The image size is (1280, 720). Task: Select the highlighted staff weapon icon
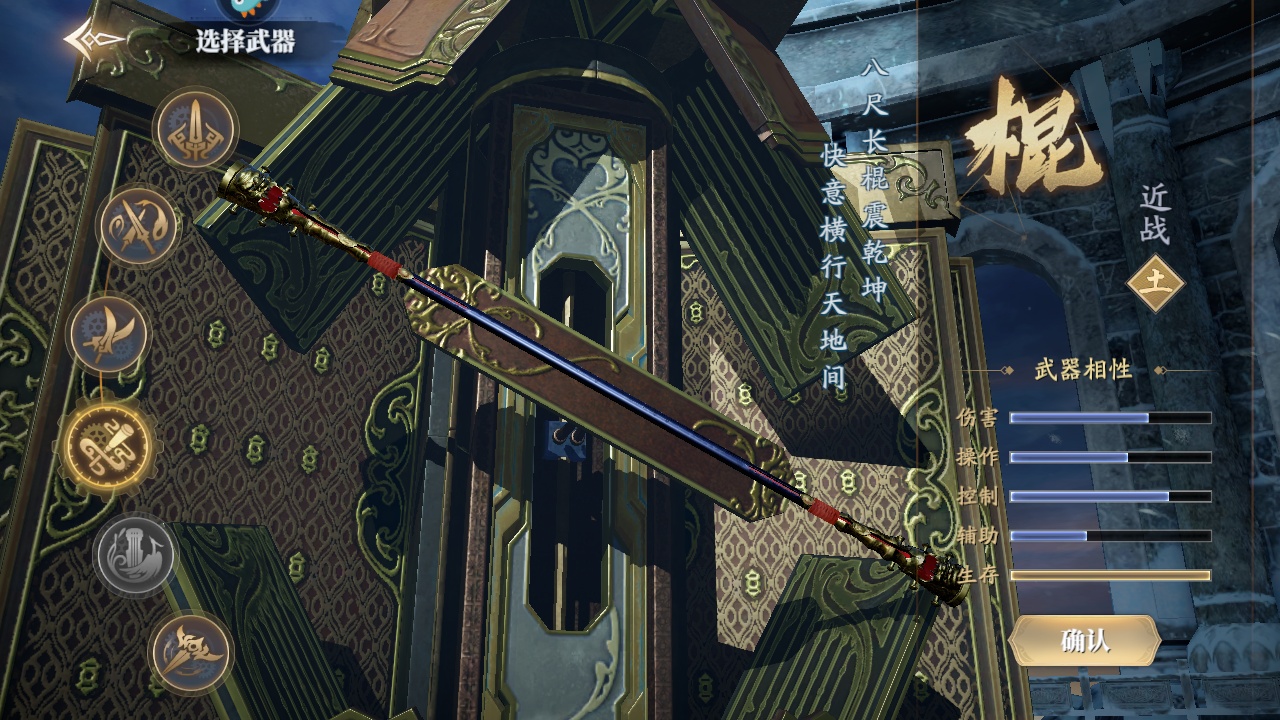point(108,446)
